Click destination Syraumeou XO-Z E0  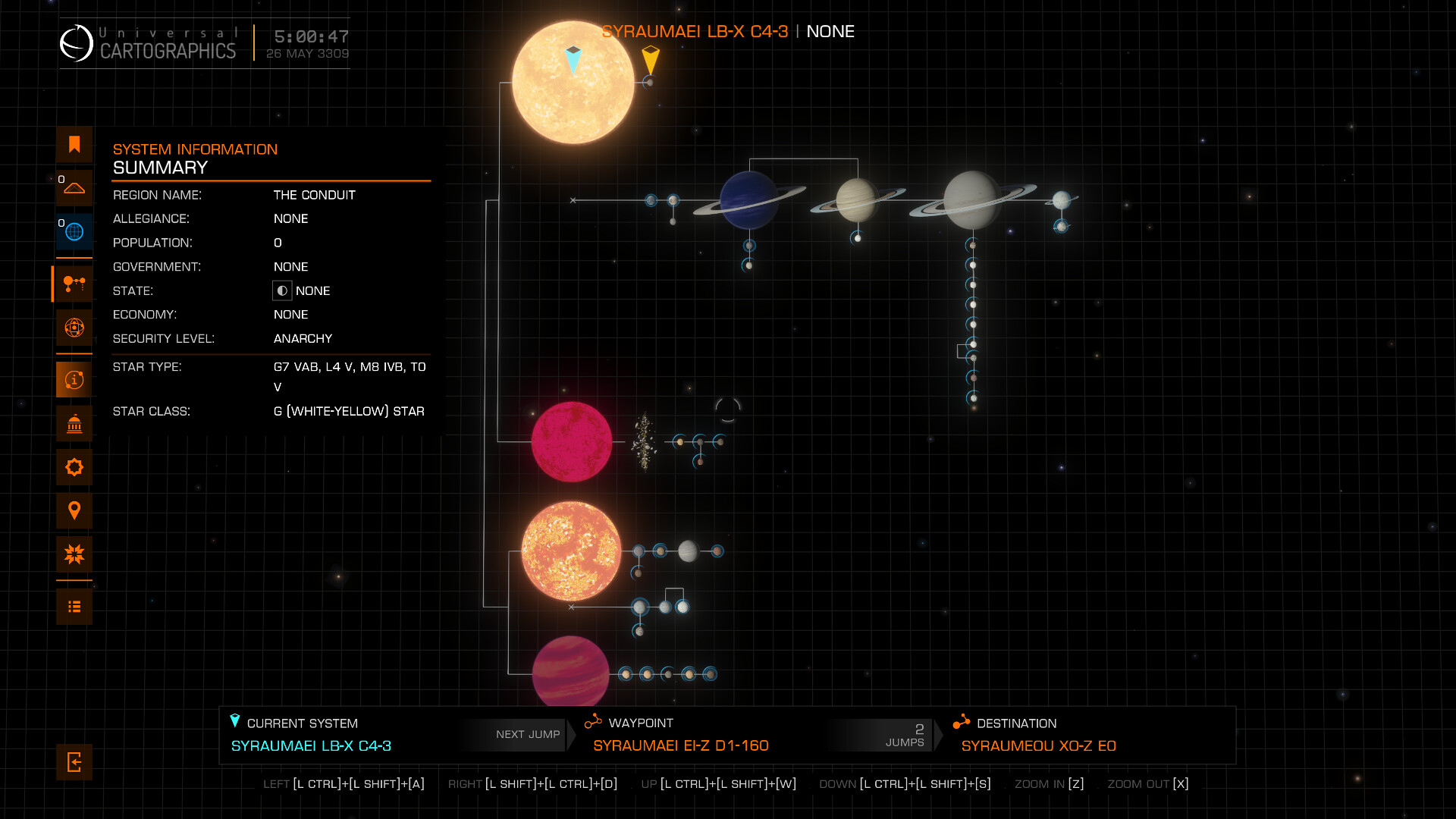click(x=1038, y=745)
